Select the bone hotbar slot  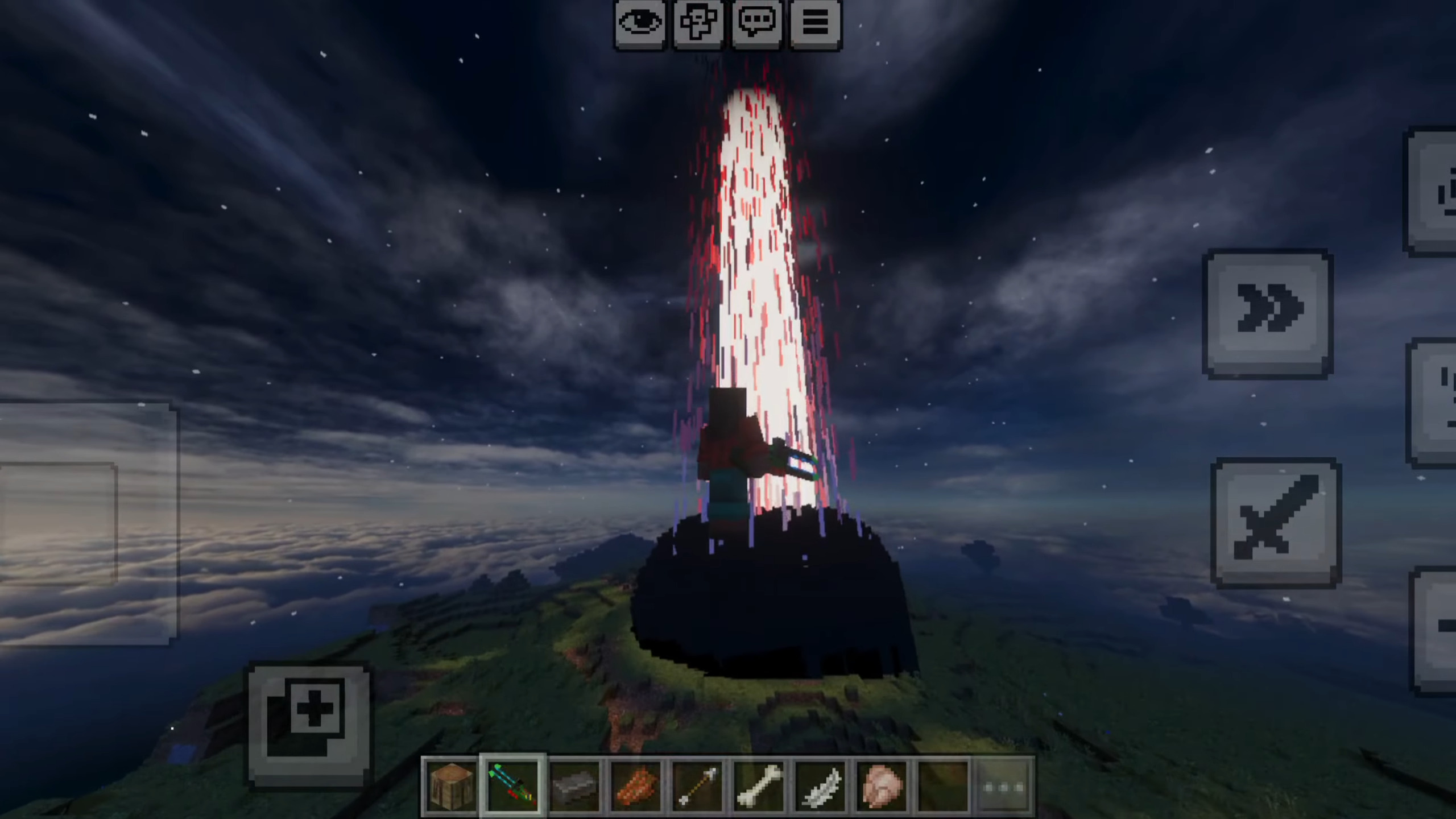click(759, 787)
